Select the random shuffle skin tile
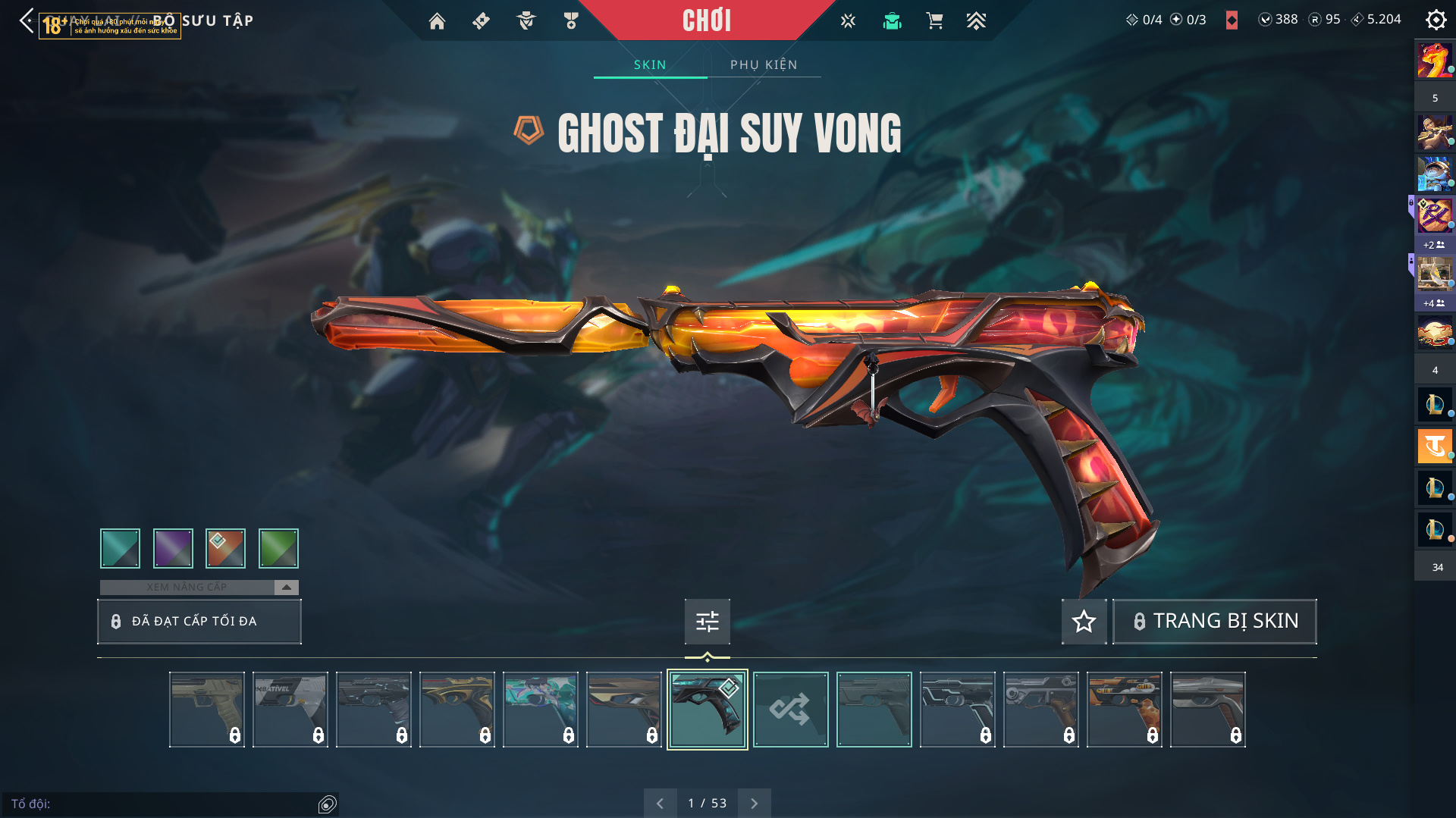Viewport: 1456px width, 818px height. point(790,710)
